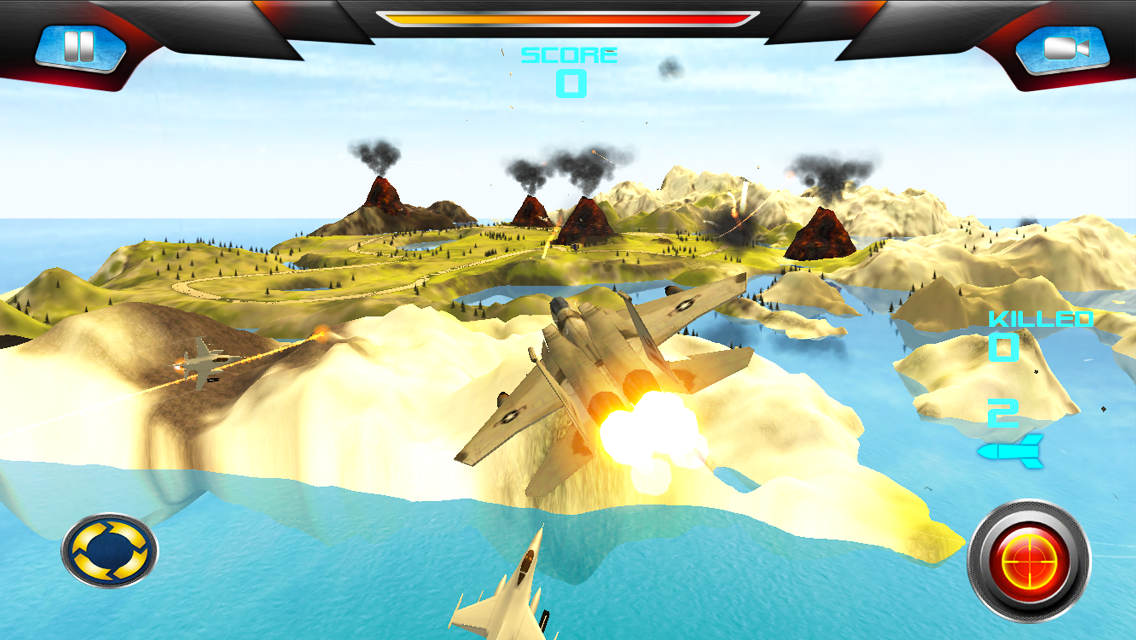This screenshot has height=640, width=1136.
Task: Pause the game
Action: point(80,48)
